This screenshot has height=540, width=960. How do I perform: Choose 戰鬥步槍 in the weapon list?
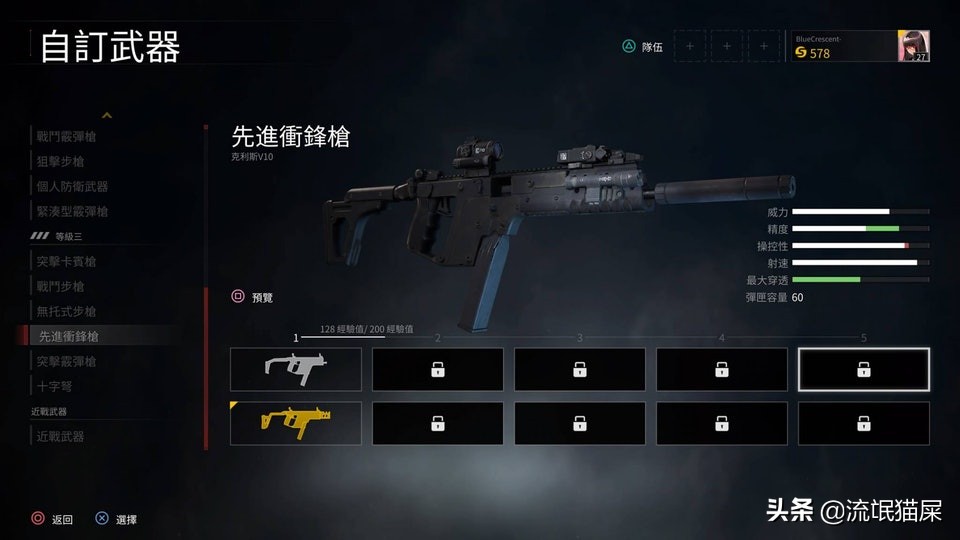pos(60,286)
